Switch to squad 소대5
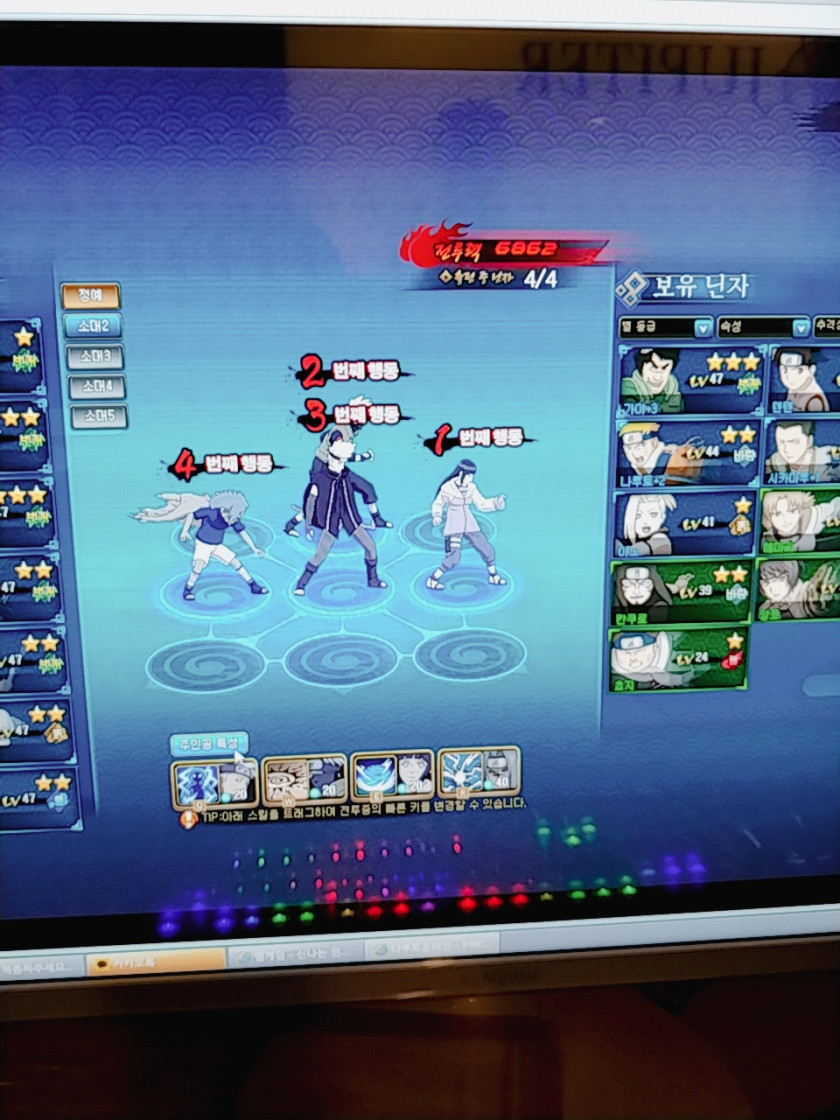This screenshot has width=840, height=1120. 99,416
